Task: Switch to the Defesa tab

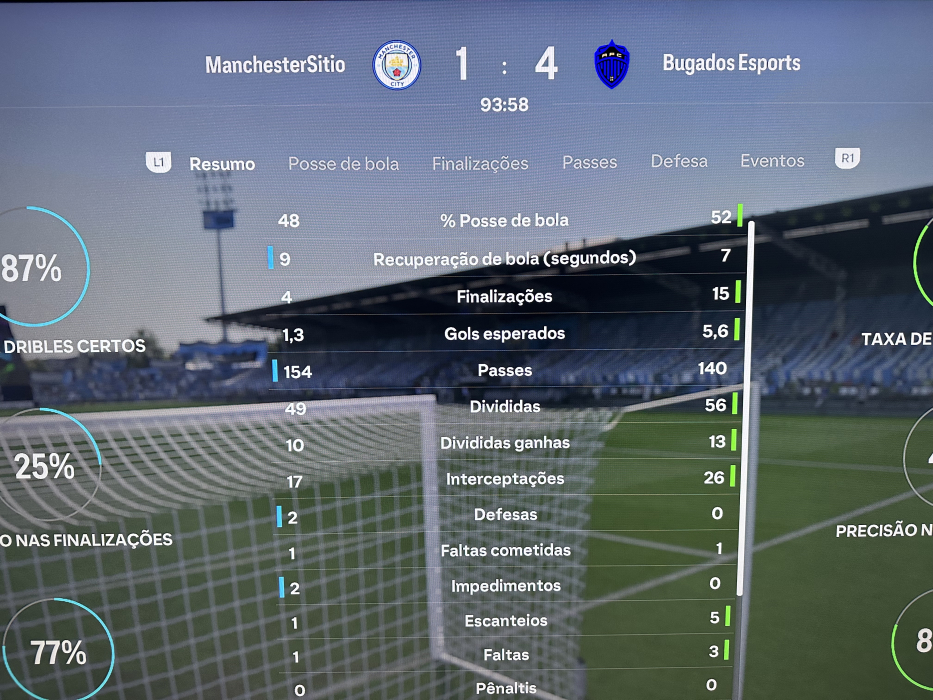Action: point(679,161)
